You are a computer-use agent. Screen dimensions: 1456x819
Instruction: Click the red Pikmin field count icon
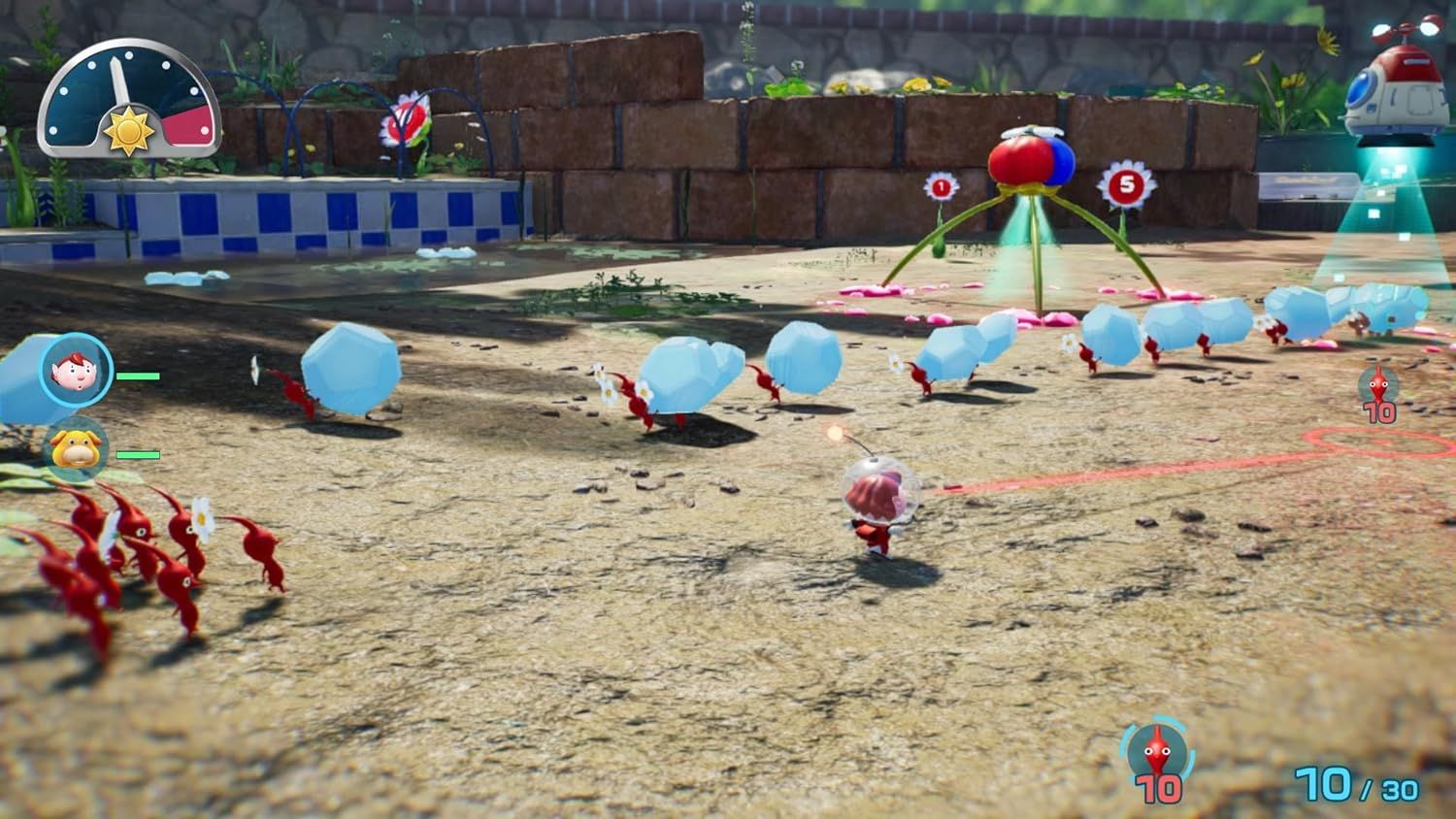point(1379,386)
